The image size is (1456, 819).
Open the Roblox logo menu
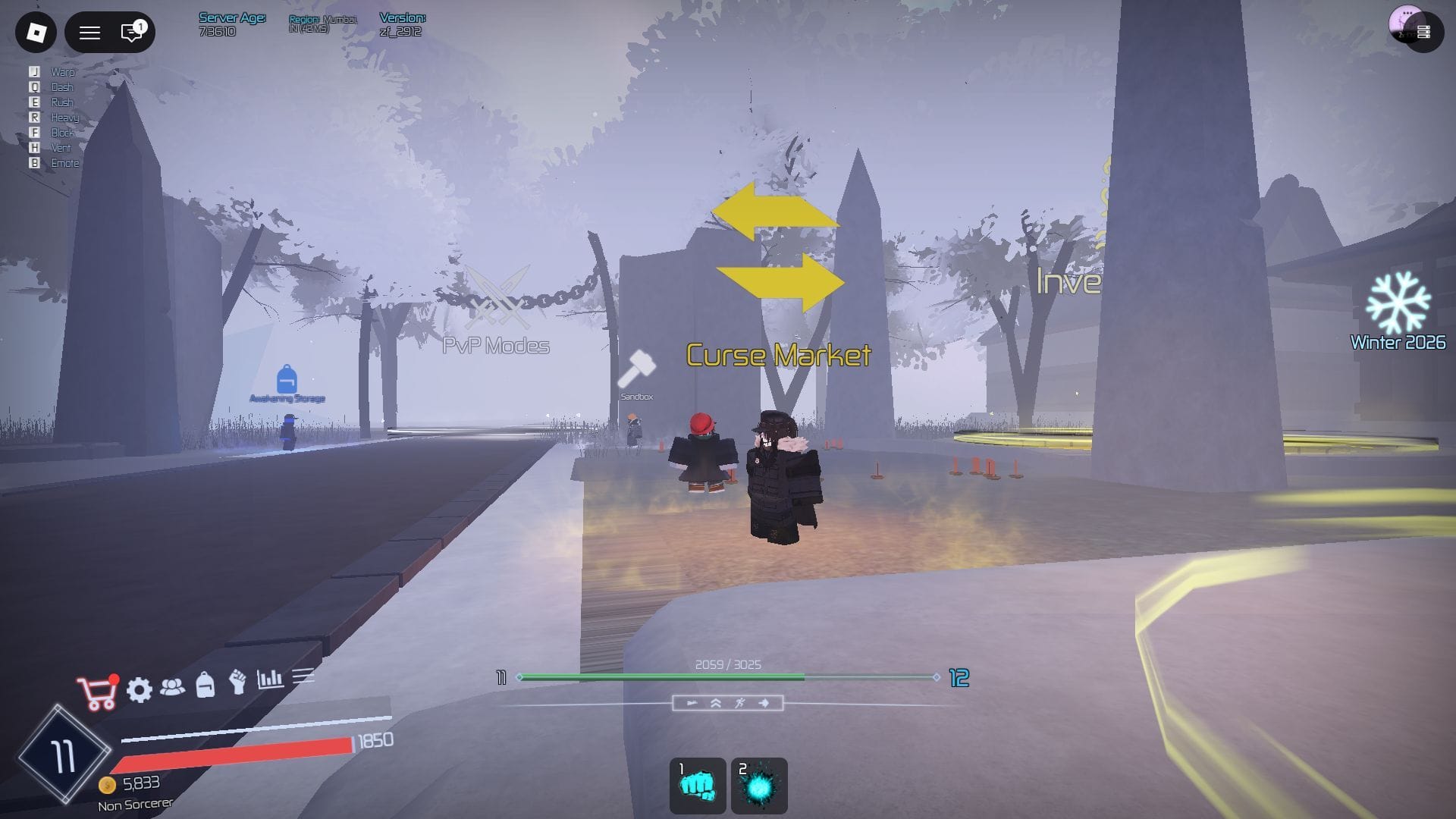tap(36, 32)
